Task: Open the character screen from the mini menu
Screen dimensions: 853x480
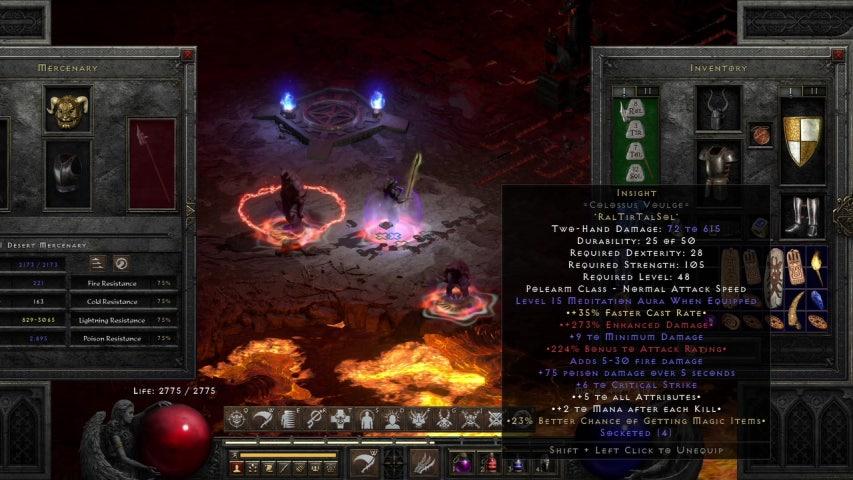Action: [x=238, y=467]
